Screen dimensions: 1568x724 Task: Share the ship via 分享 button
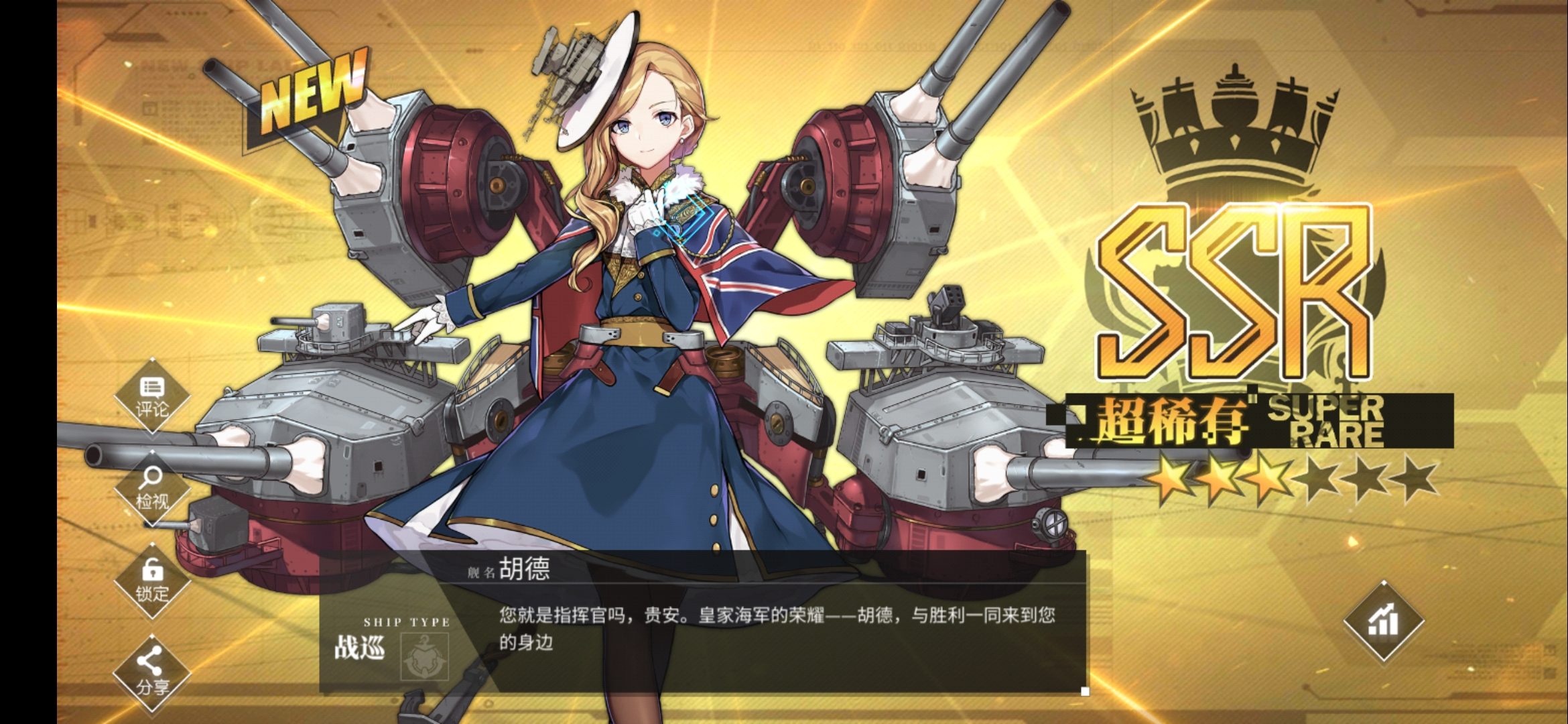[x=152, y=672]
